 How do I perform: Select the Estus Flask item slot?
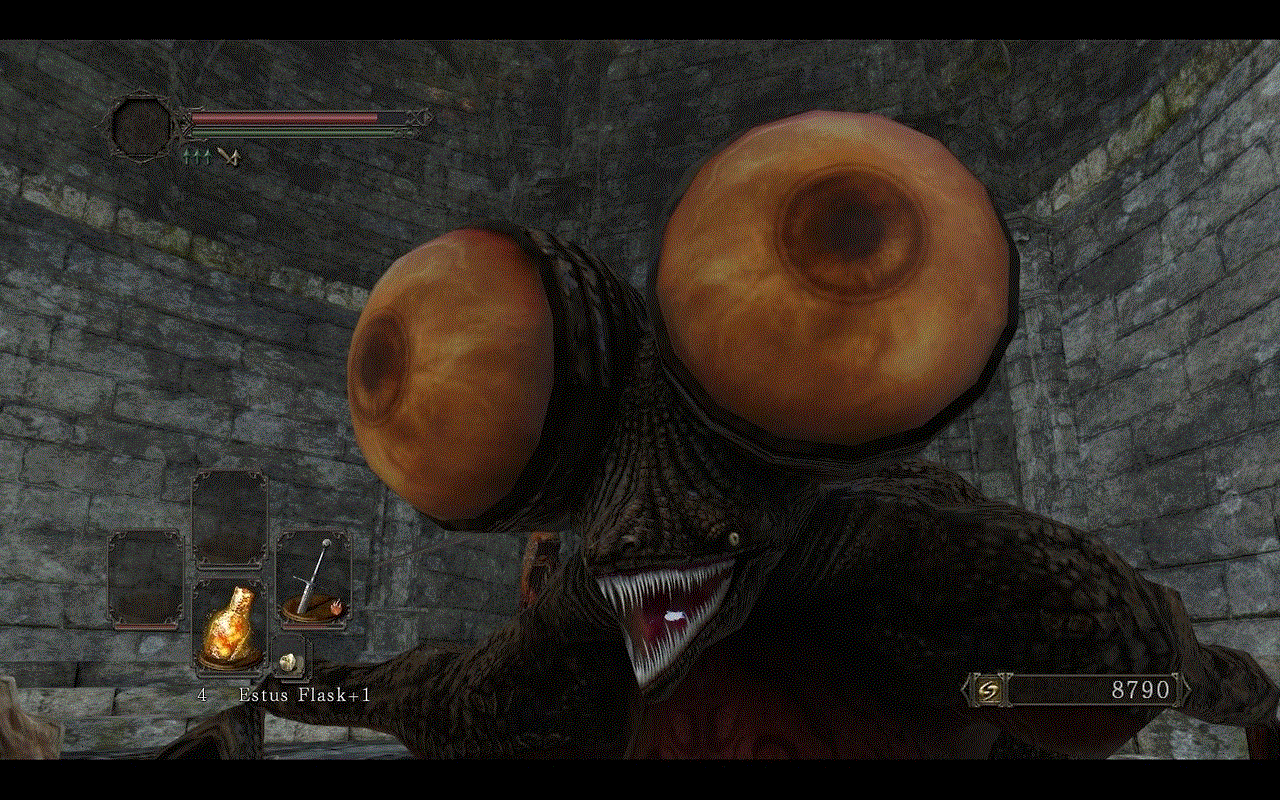[229, 624]
